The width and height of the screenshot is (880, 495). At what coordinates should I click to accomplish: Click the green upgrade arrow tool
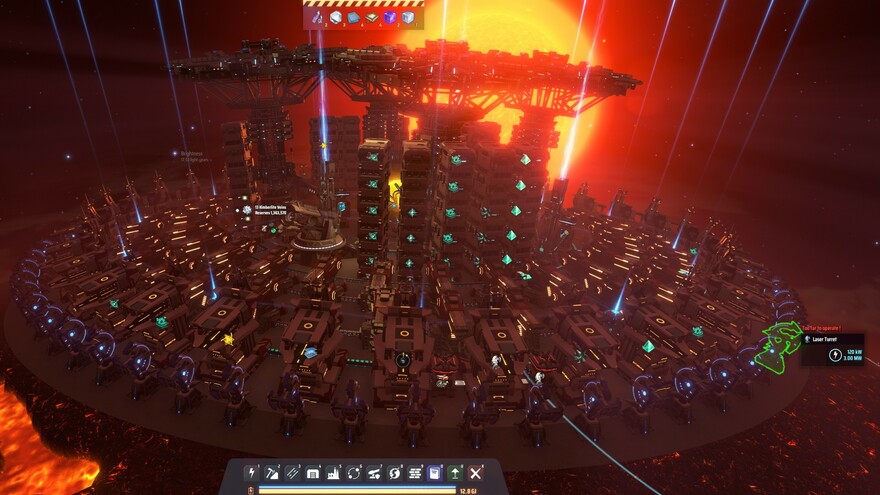[x=455, y=472]
